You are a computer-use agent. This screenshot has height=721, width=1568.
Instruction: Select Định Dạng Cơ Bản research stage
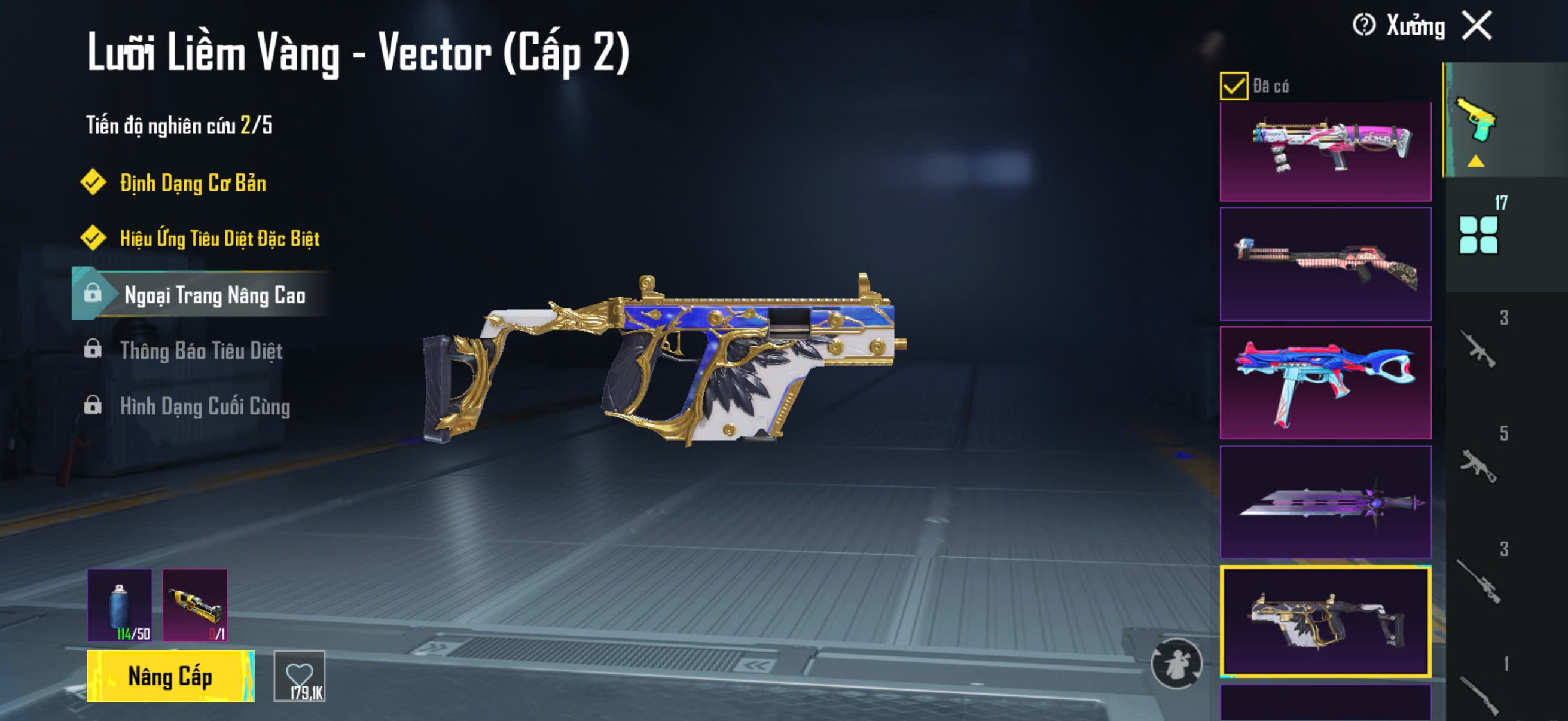point(193,182)
